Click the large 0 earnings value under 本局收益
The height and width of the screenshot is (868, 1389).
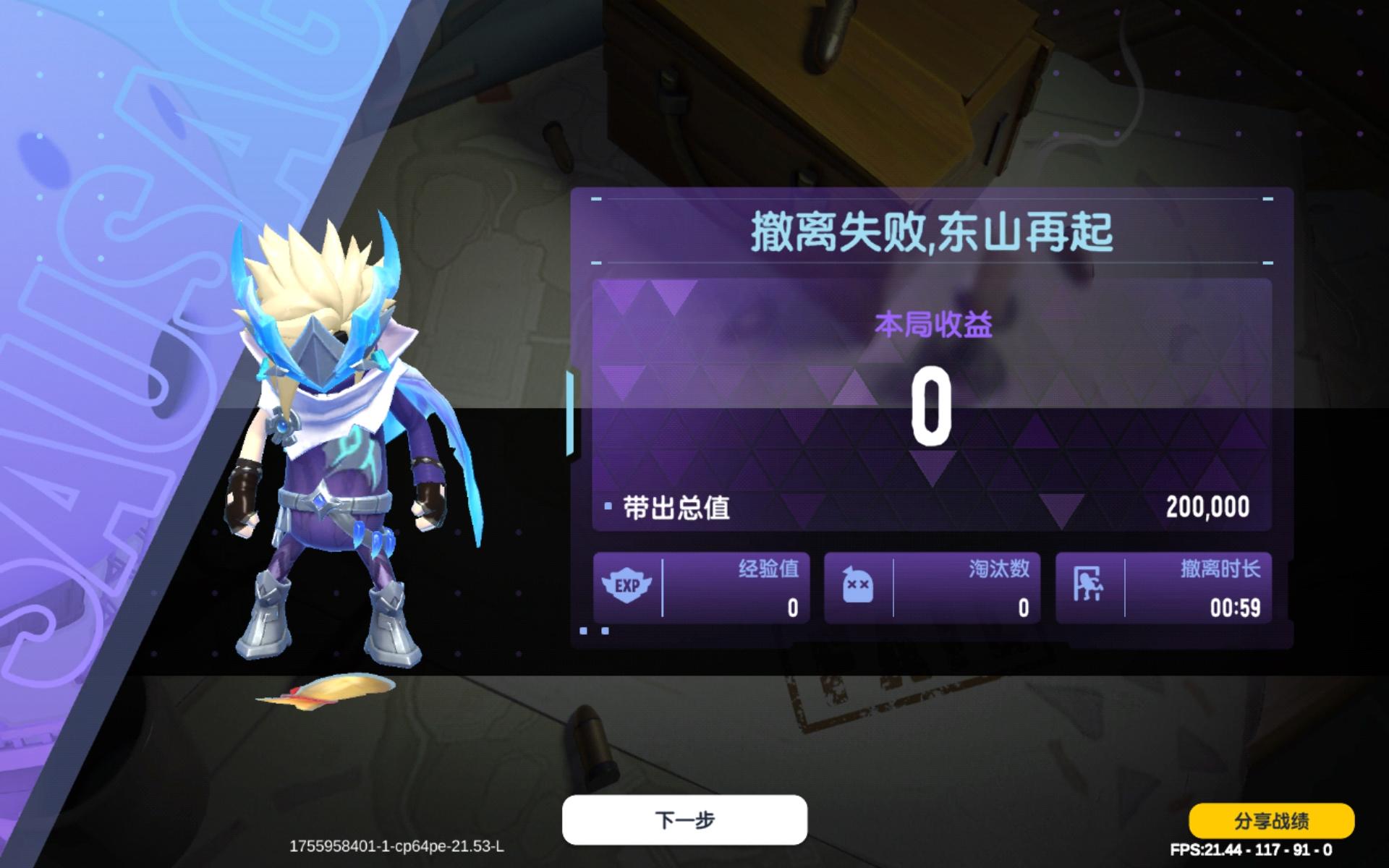pyautogui.click(x=933, y=407)
